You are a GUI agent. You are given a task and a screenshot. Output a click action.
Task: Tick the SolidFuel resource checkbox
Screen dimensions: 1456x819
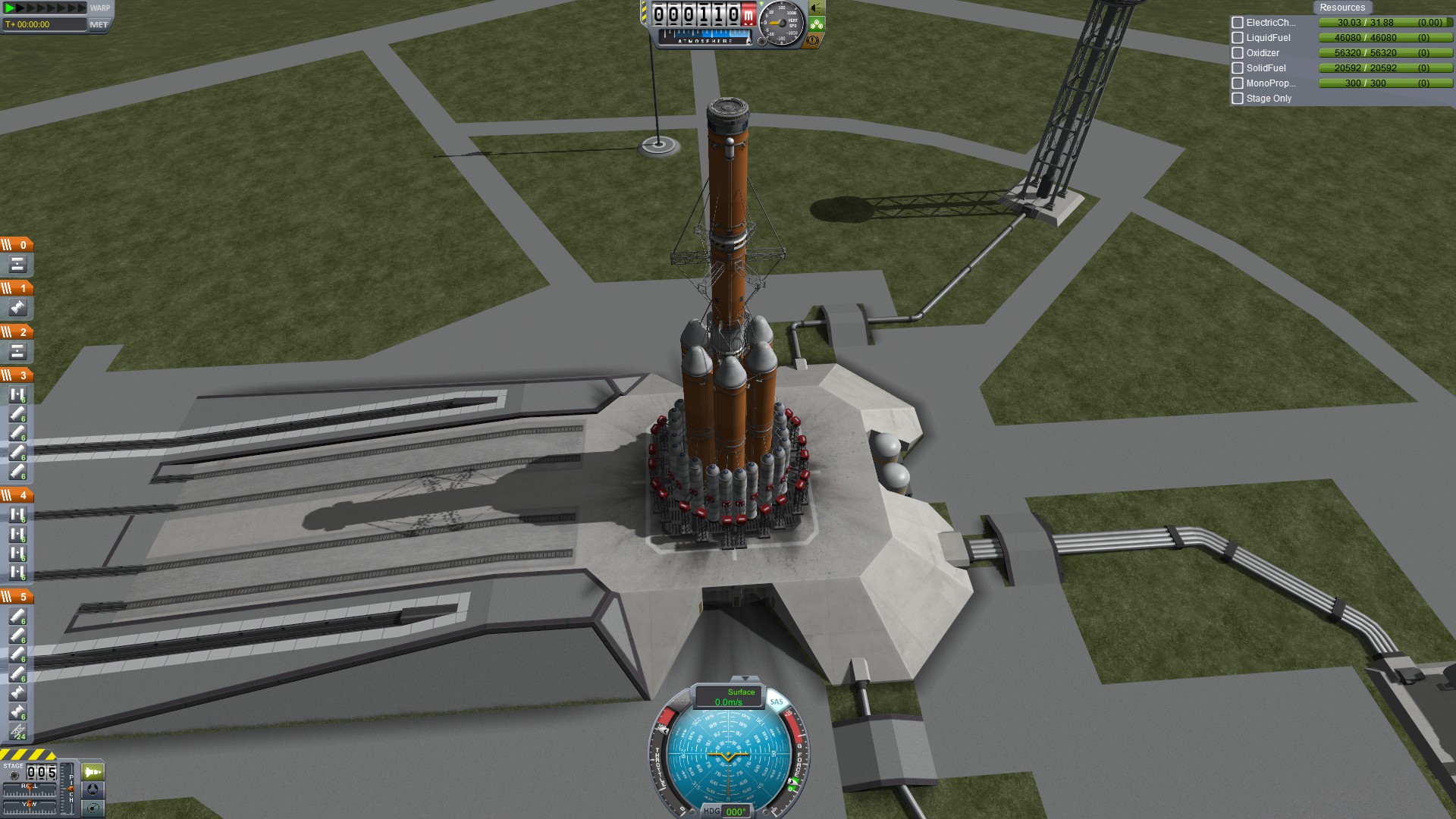coord(1238,68)
